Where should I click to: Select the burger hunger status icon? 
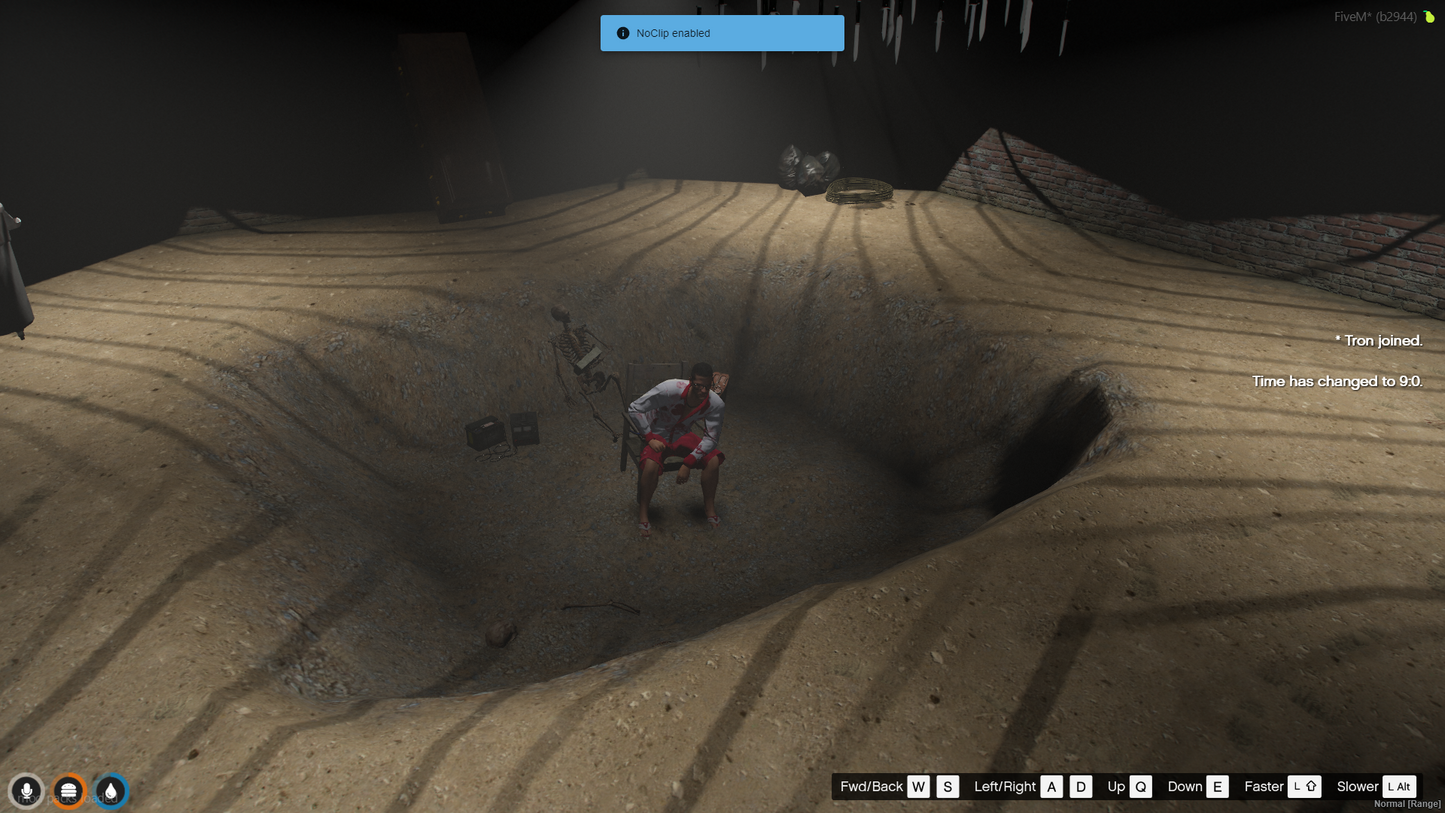[x=68, y=791]
